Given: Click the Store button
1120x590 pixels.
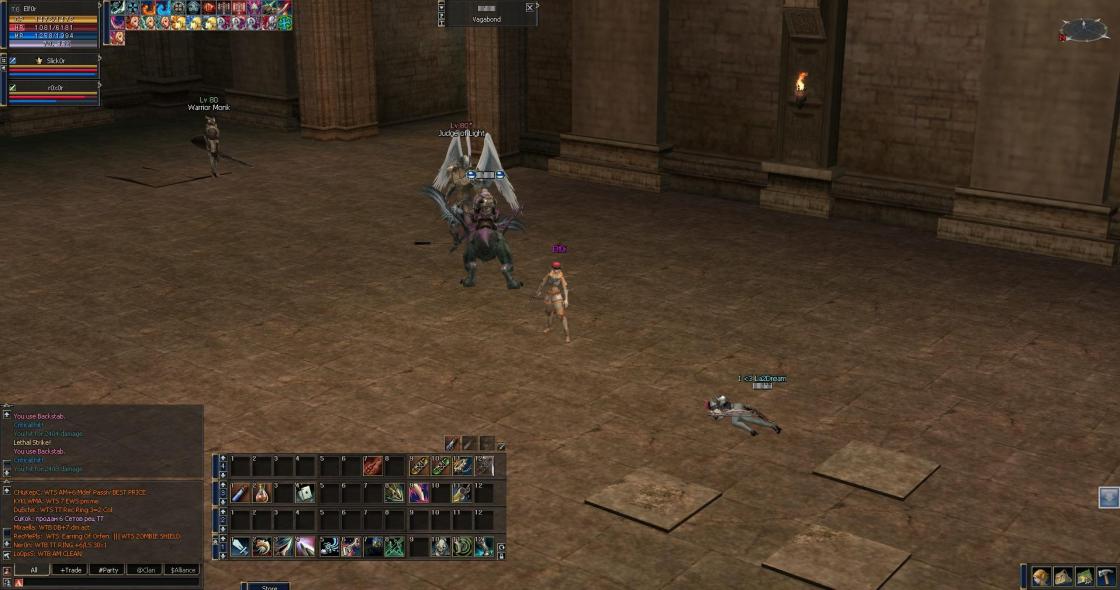Looking at the screenshot, I should tap(268, 587).
